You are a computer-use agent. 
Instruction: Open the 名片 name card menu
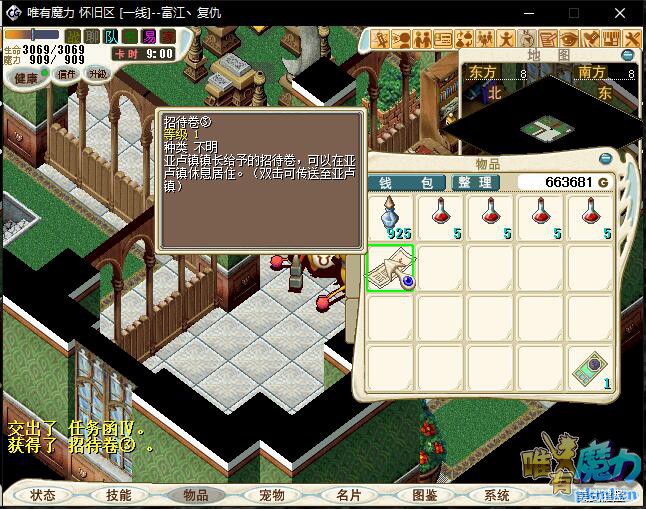(347, 495)
